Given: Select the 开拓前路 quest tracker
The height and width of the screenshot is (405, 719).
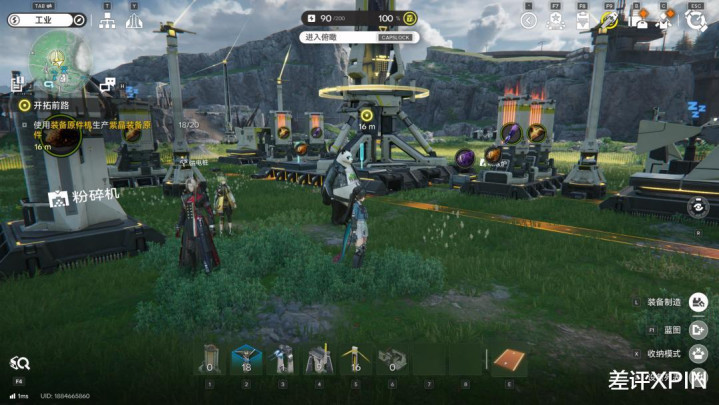Looking at the screenshot, I should (47, 104).
